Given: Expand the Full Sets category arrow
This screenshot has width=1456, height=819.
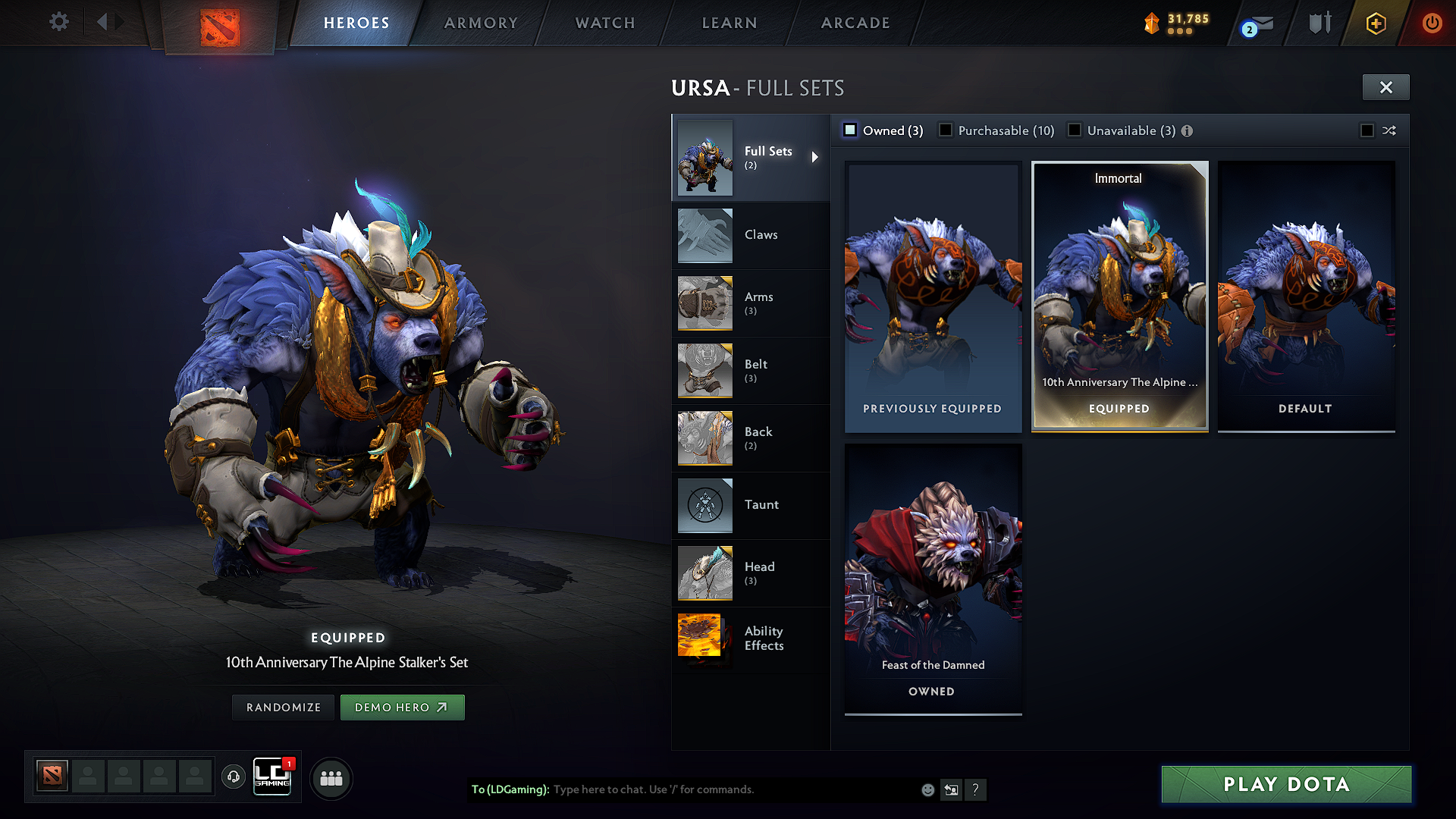Looking at the screenshot, I should (816, 157).
